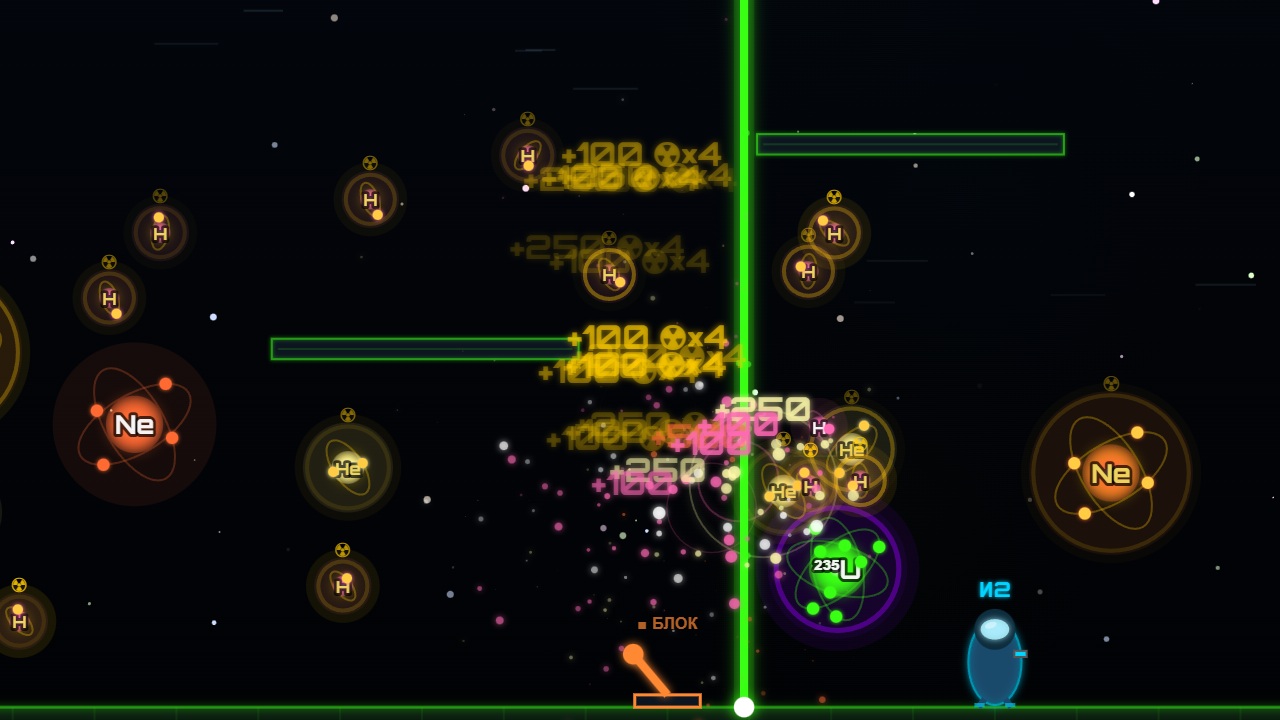This screenshot has height=720, width=1280.
Task: Click the large Ne atom on the left
Action: (135, 424)
